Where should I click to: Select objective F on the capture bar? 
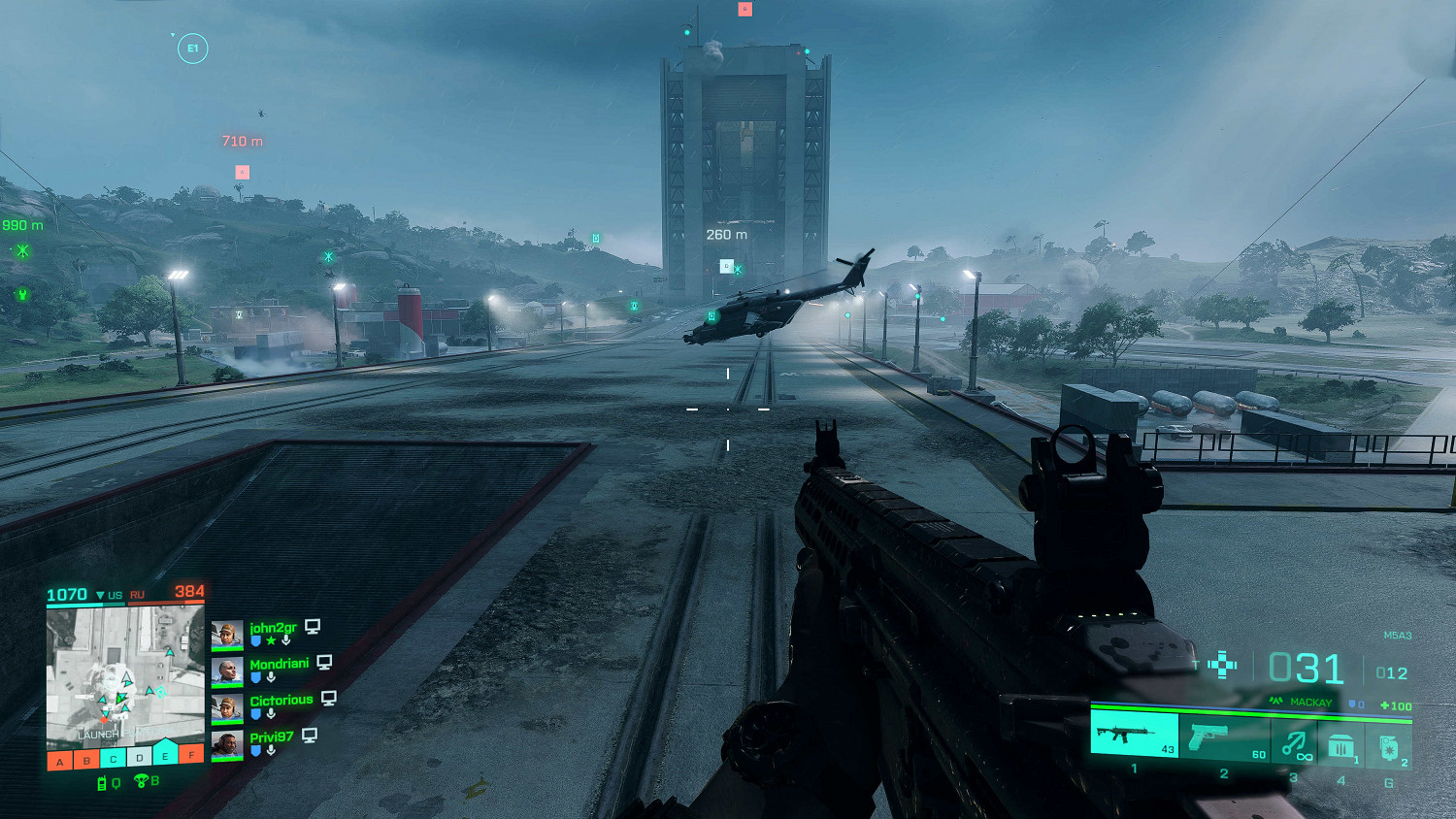(192, 756)
